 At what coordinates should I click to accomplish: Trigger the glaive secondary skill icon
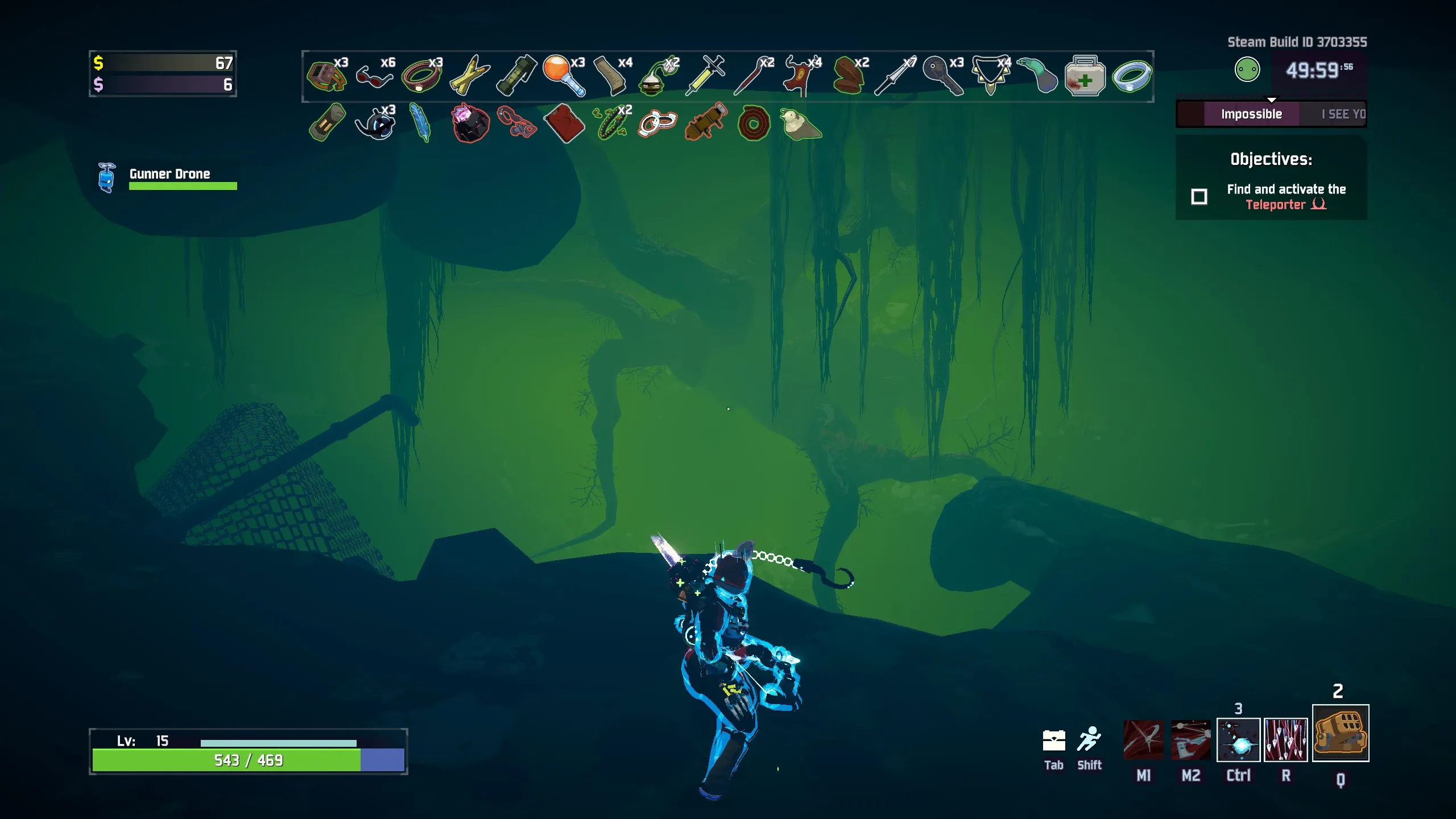pyautogui.click(x=1190, y=739)
